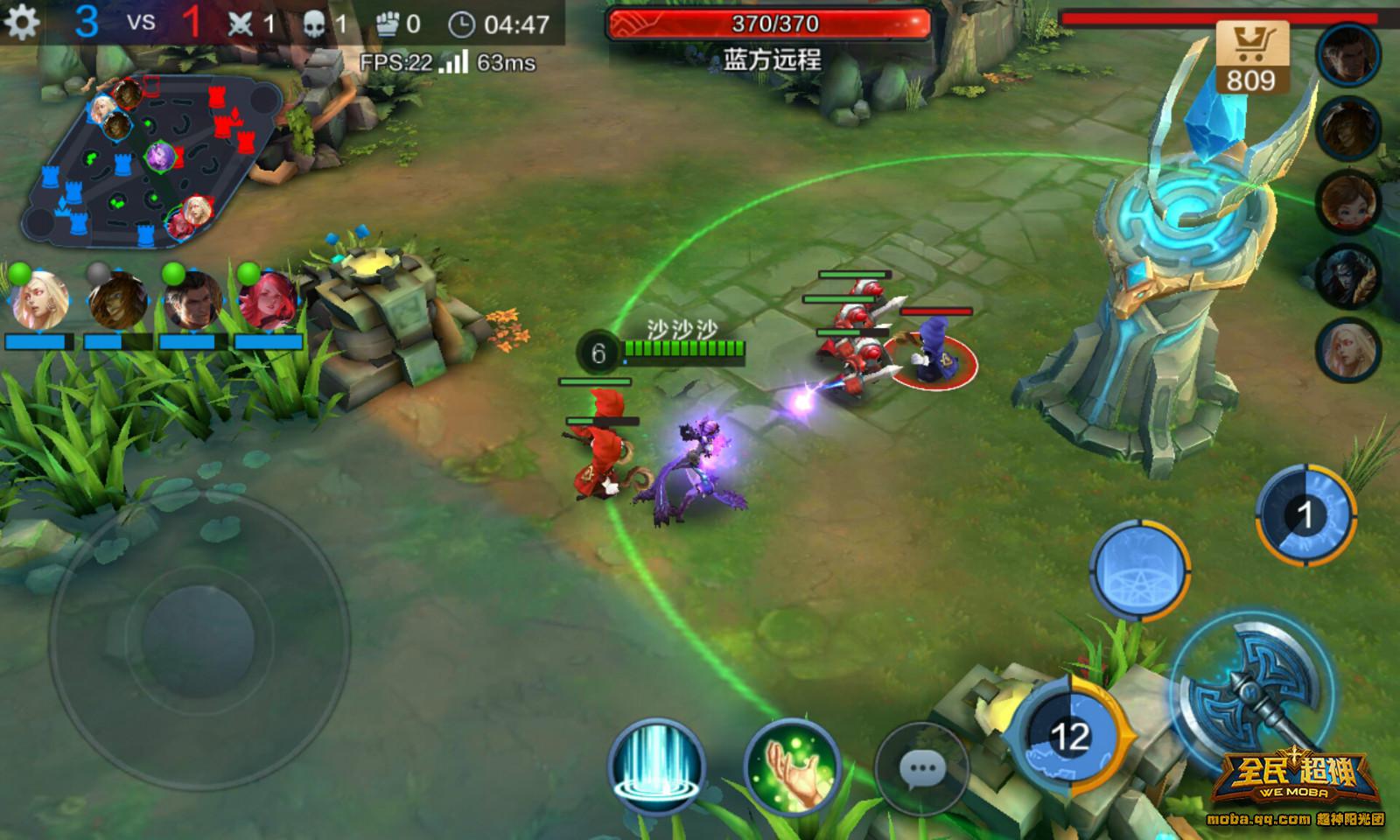
Task: Tap the skill showing cooldown 1
Action: click(1305, 514)
